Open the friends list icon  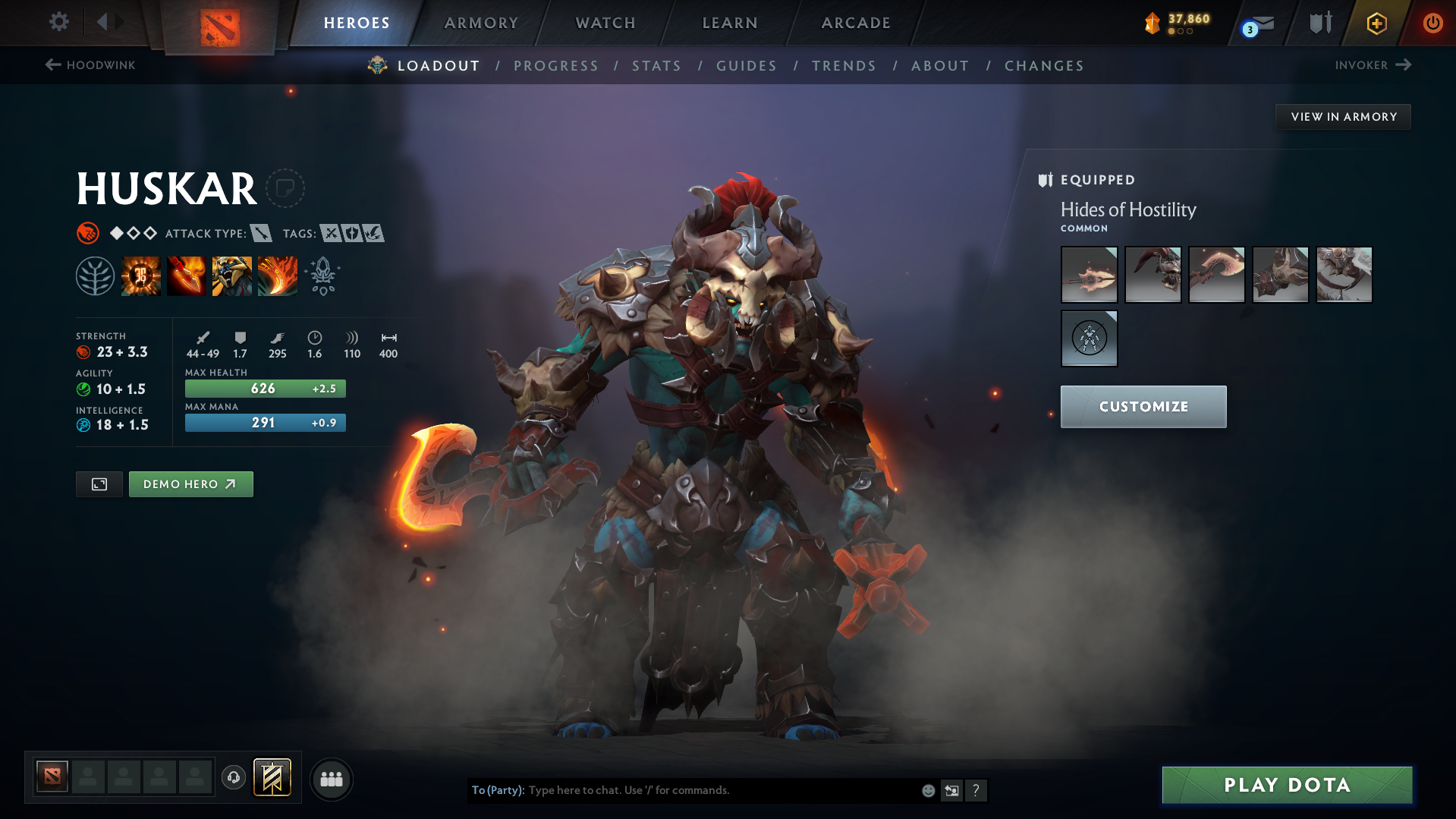[x=331, y=779]
